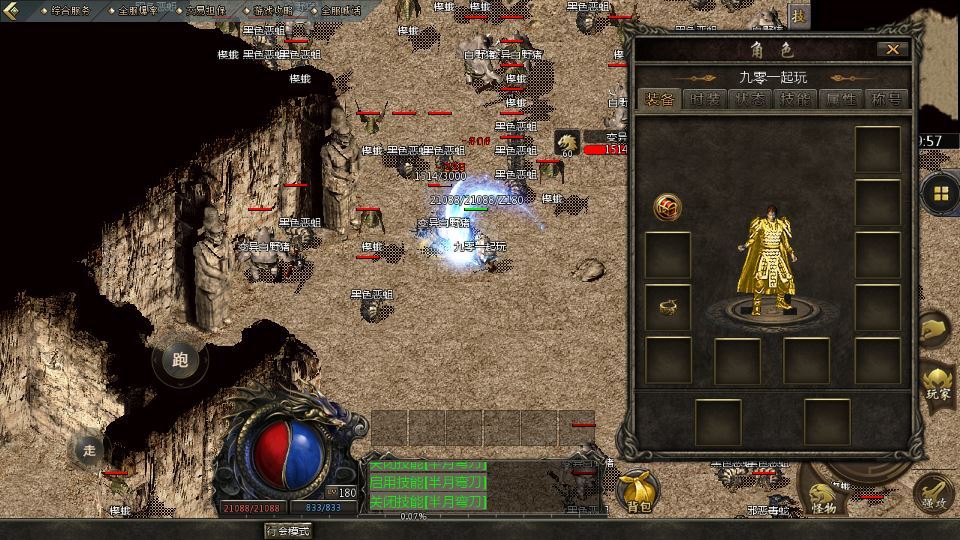Show the 技能 skills tab
The height and width of the screenshot is (540, 960).
click(796, 99)
